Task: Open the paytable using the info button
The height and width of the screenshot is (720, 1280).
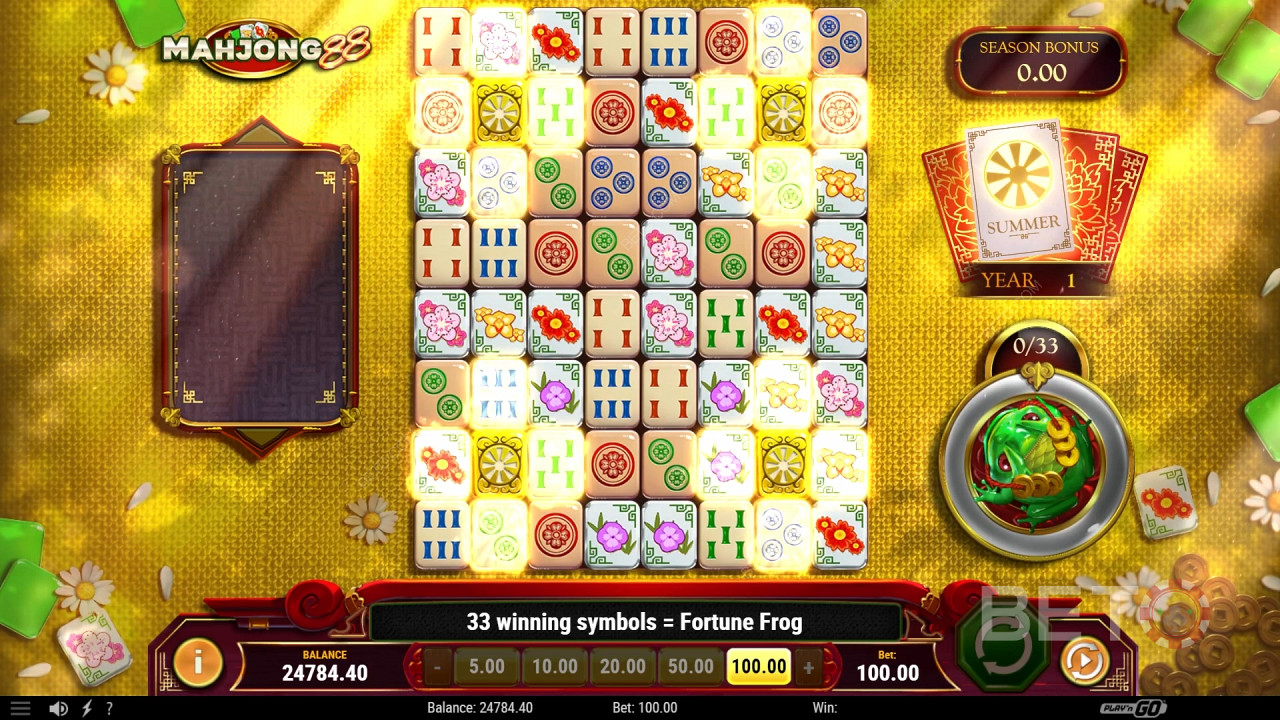Action: pos(196,661)
